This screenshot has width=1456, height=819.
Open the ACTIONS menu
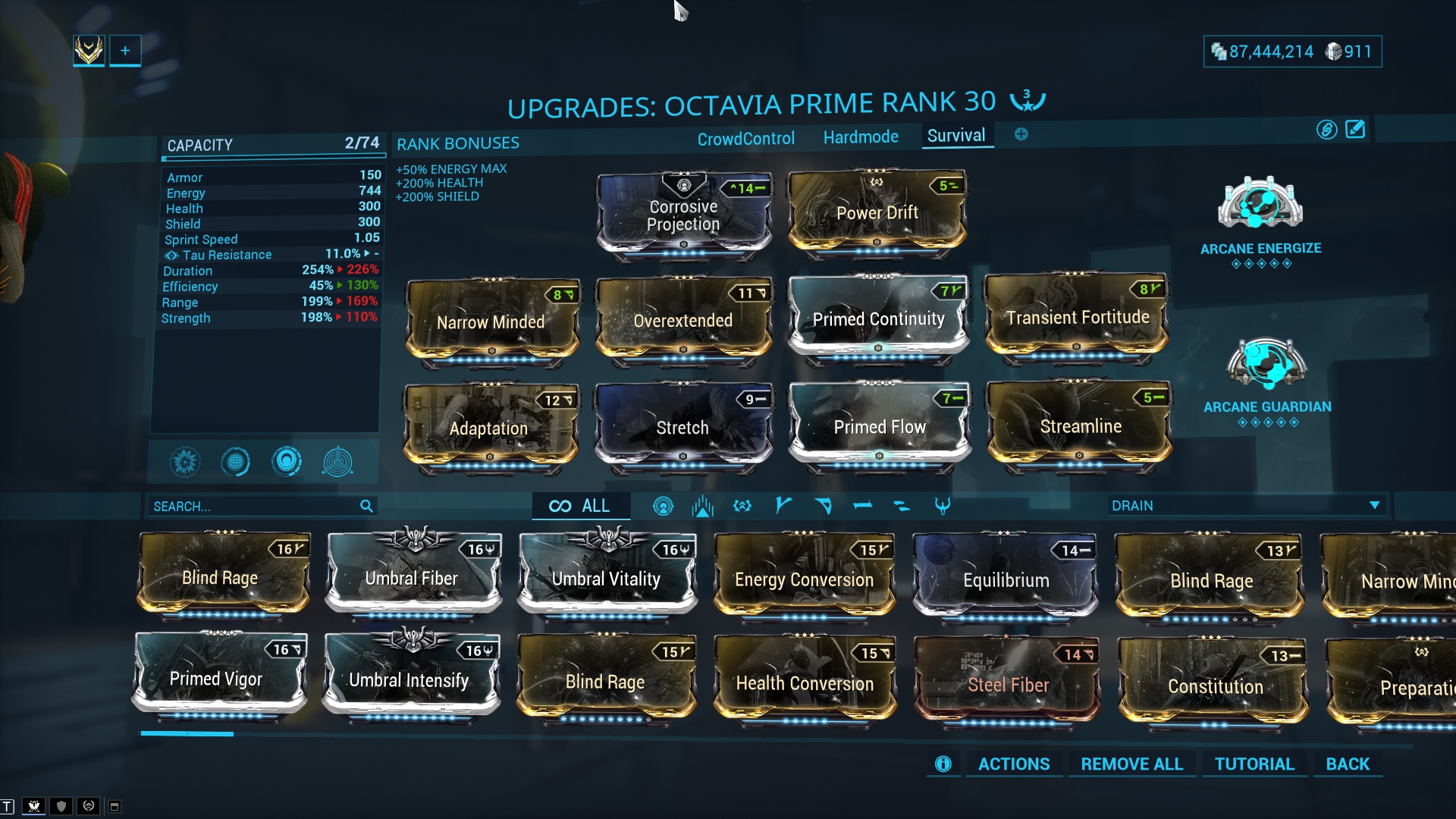coord(1013,764)
